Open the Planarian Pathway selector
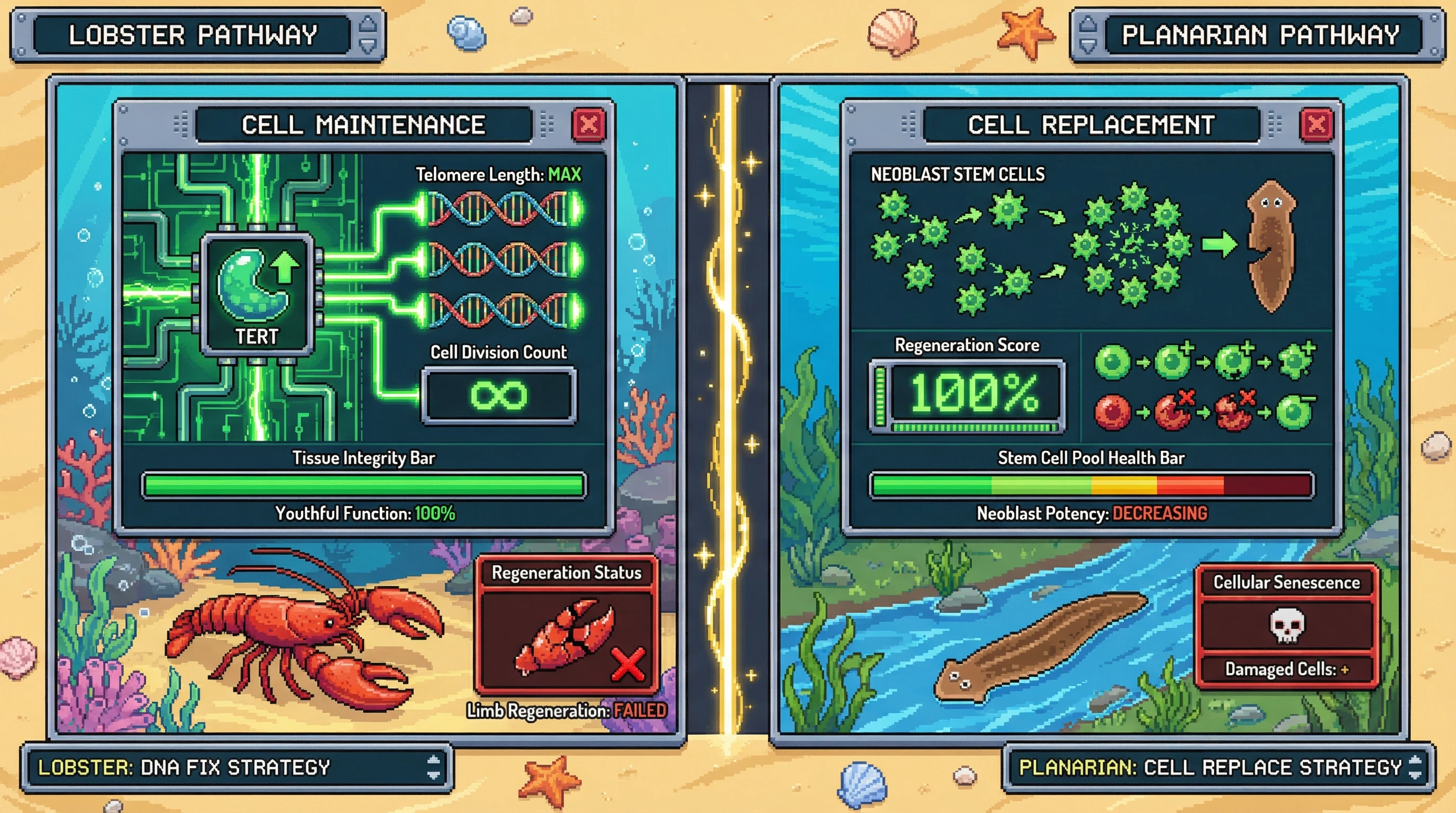Viewport: 1456px width, 813px height. pyautogui.click(x=1088, y=35)
